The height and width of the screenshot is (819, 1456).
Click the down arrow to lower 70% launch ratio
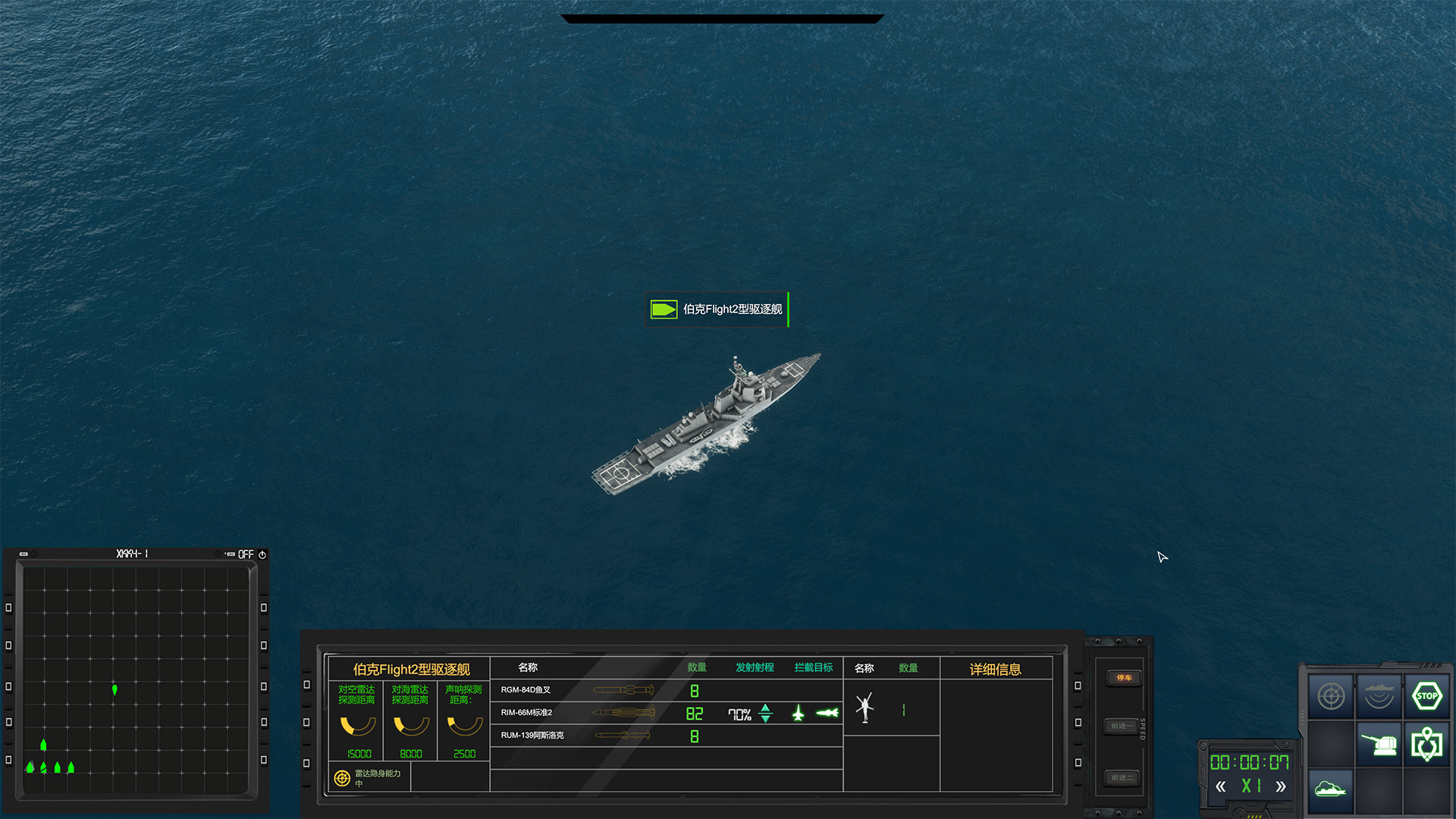click(765, 720)
